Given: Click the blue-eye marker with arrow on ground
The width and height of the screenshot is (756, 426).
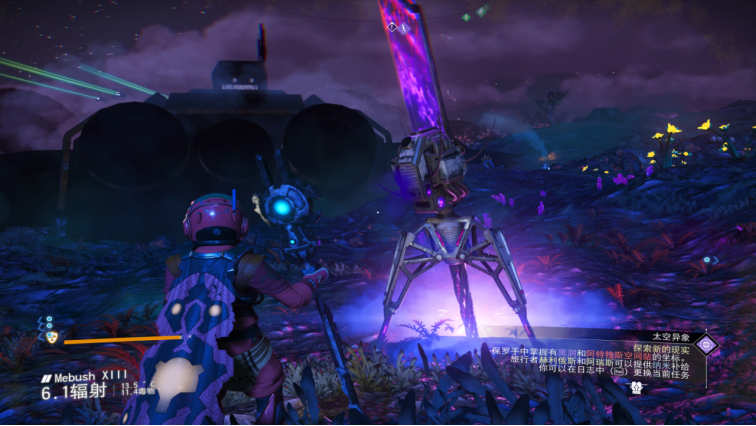Looking at the screenshot, I should coord(709,260).
